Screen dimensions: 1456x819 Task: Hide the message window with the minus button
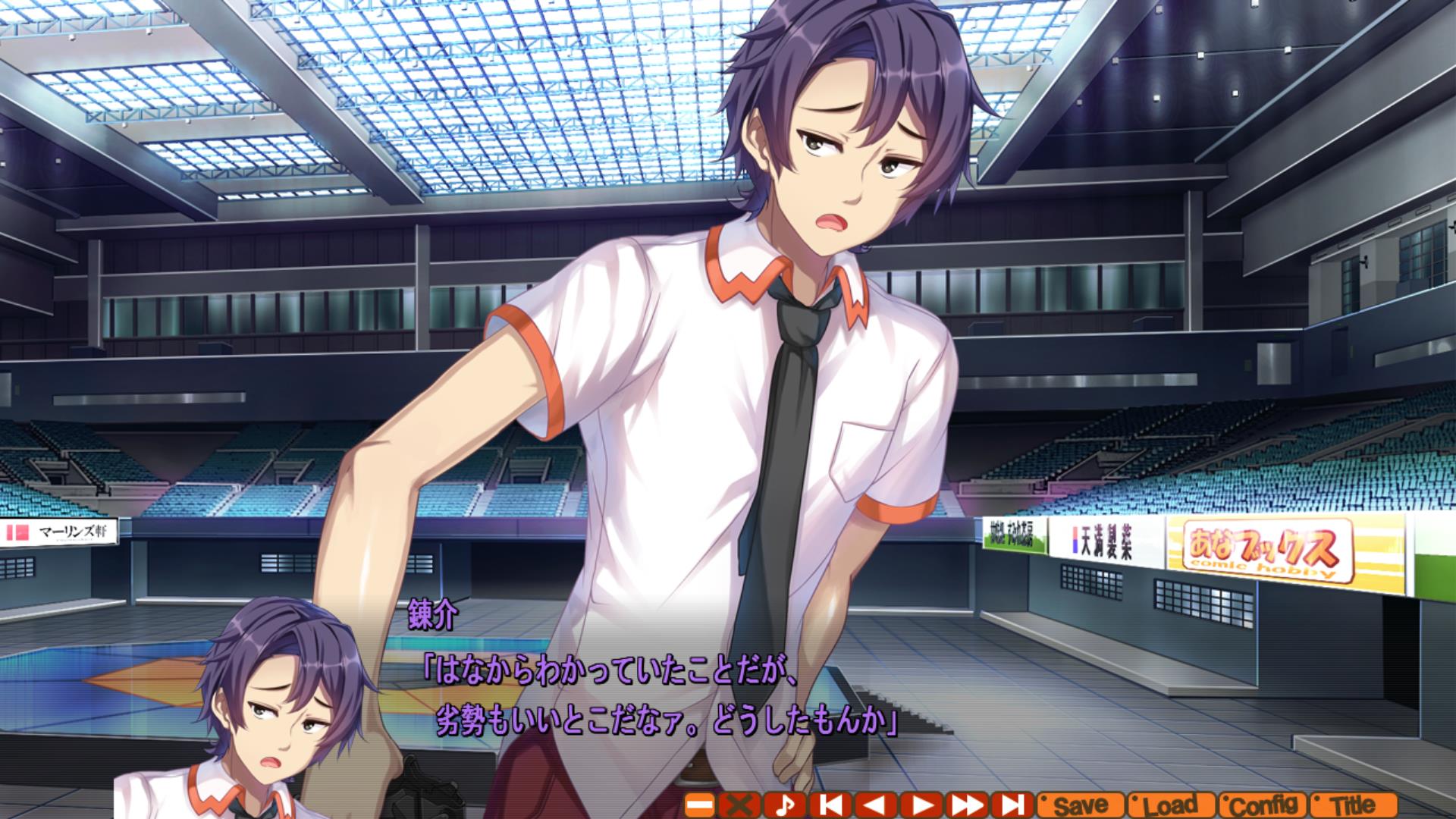(700, 805)
